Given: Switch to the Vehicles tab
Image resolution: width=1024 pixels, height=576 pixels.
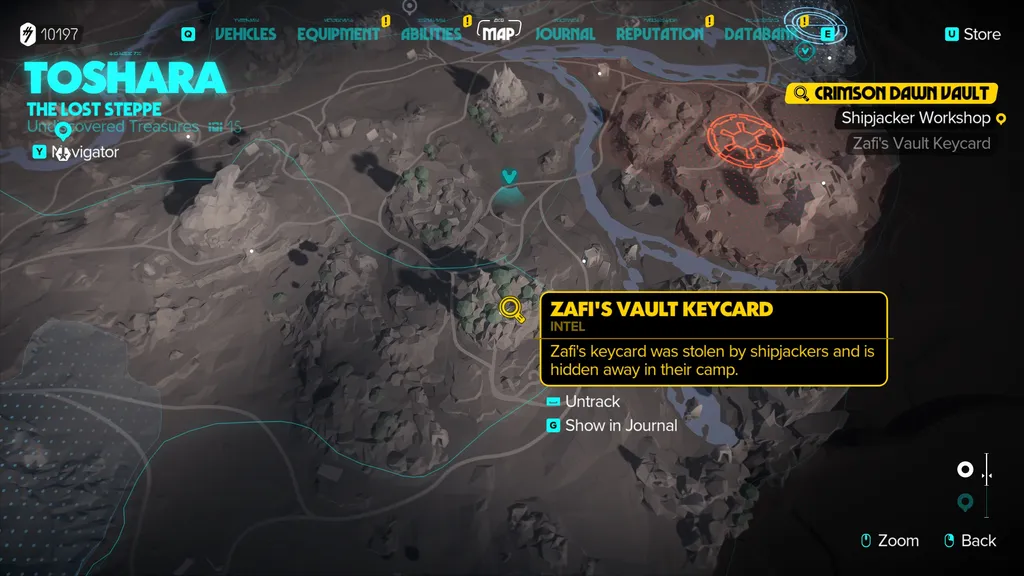Looking at the screenshot, I should point(245,34).
